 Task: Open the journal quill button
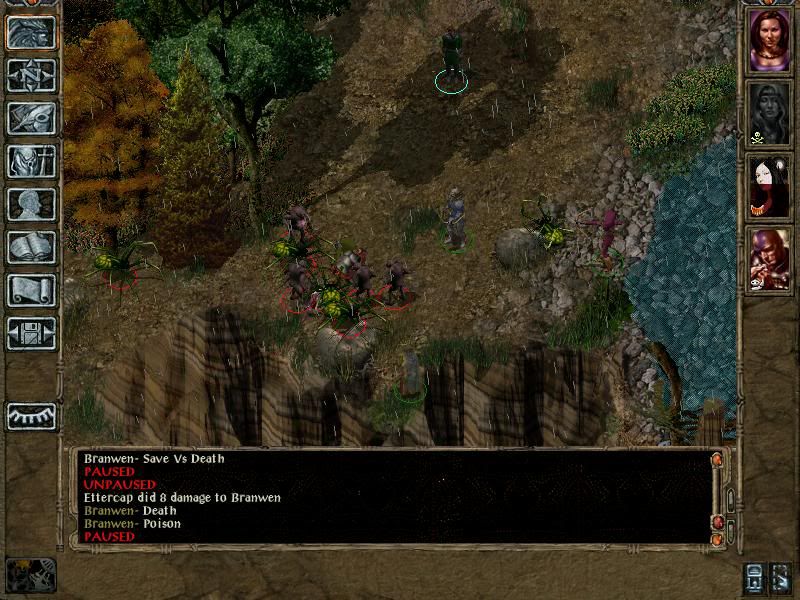pos(31,118)
